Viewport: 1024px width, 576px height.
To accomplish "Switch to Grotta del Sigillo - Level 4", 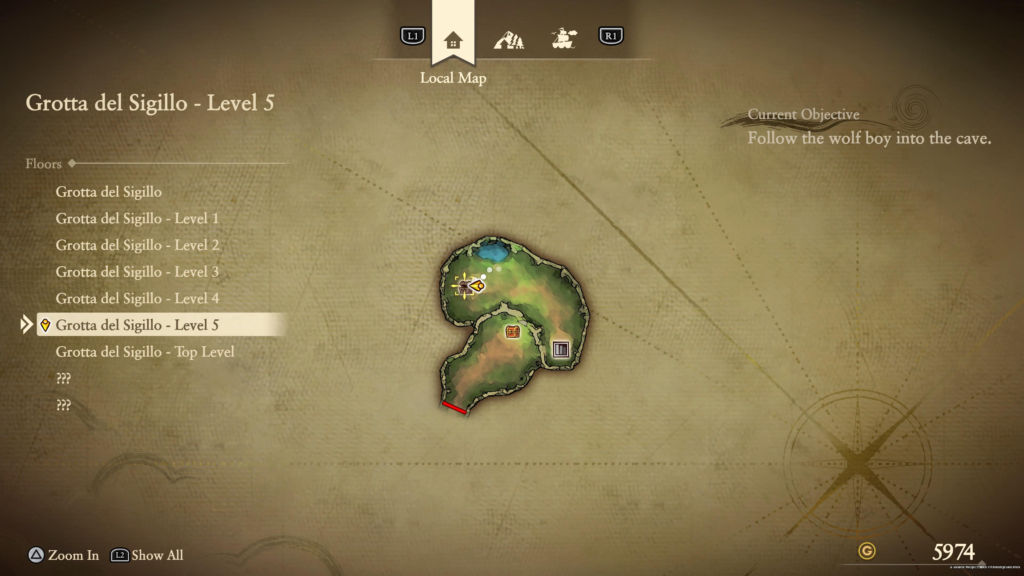I will pyautogui.click(x=137, y=298).
